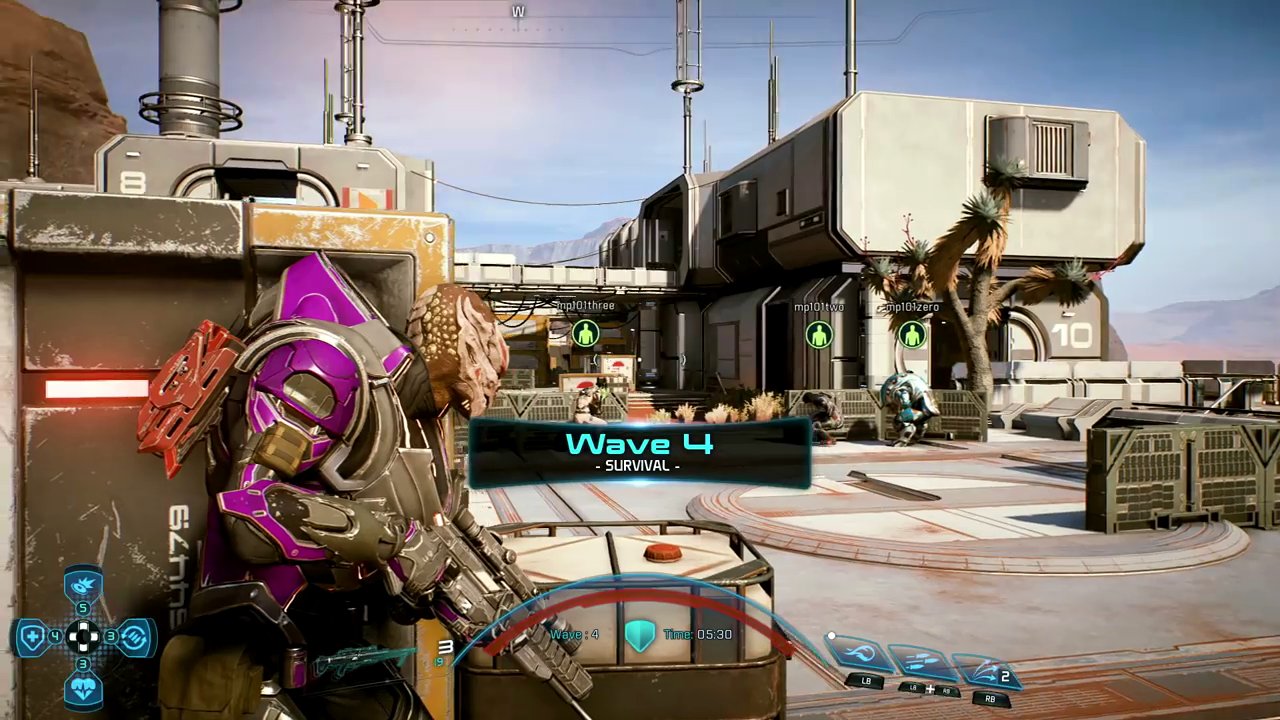The height and width of the screenshot is (720, 1280).
Task: Click the Wave: 4 counter in the bottom HUD
Action: point(575,634)
